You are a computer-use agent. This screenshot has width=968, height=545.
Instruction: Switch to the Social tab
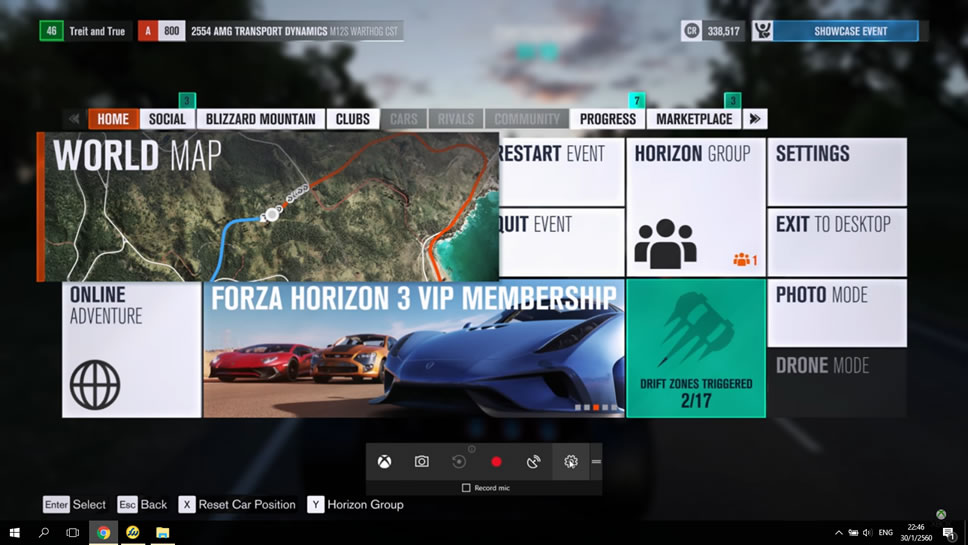click(x=167, y=119)
